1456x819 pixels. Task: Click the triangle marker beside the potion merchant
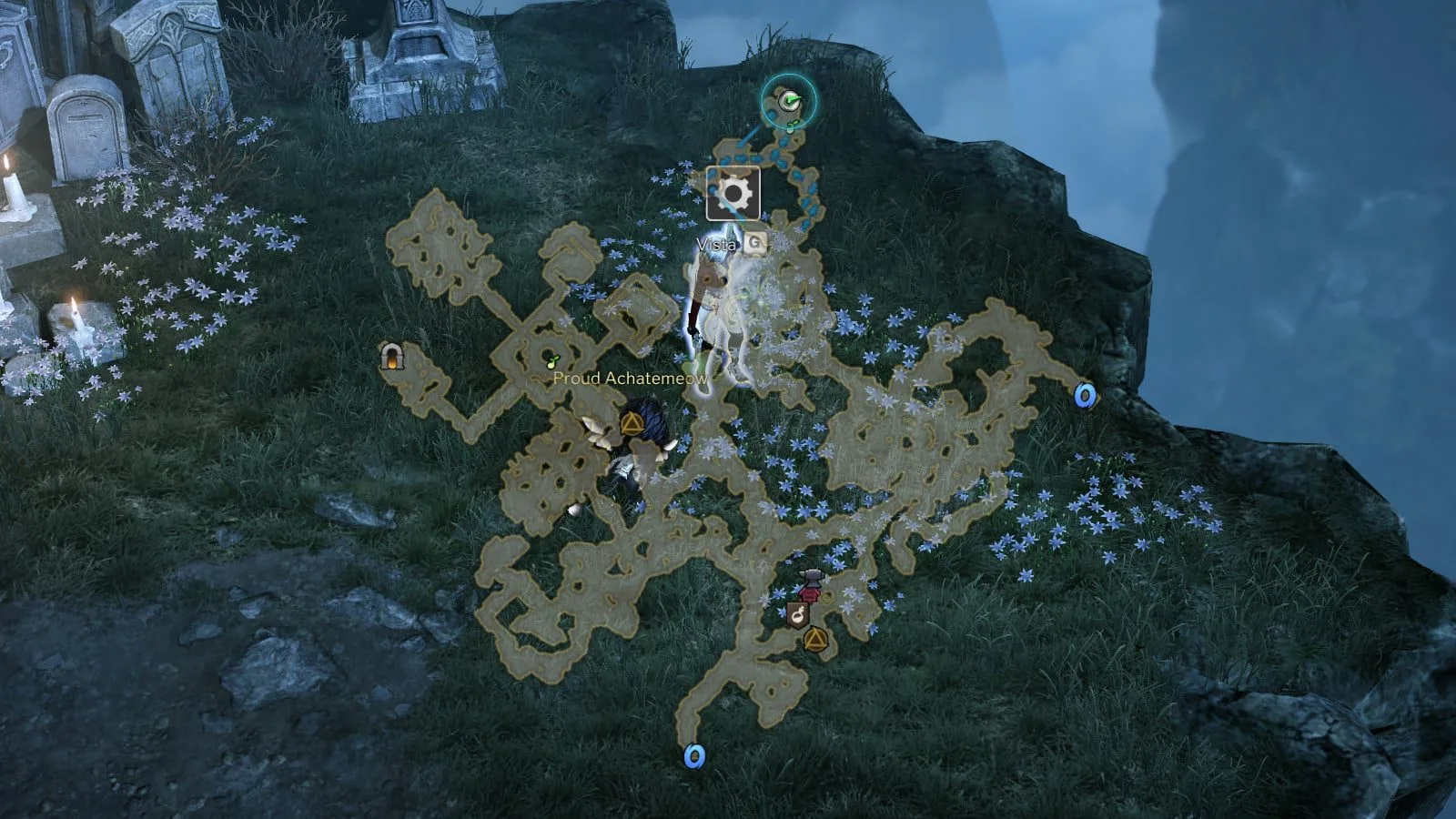coord(814,639)
